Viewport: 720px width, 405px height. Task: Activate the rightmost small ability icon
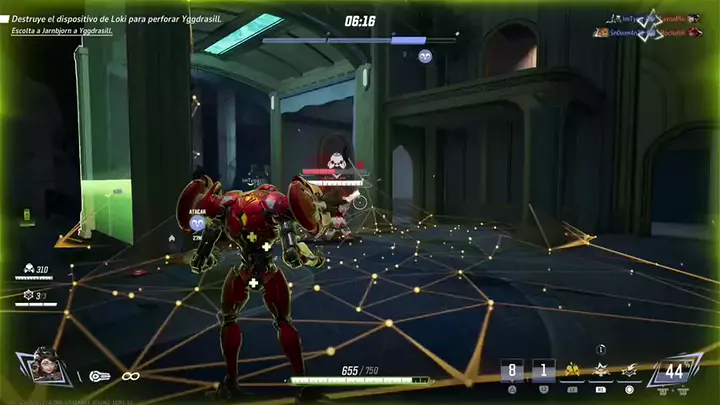[x=628, y=371]
